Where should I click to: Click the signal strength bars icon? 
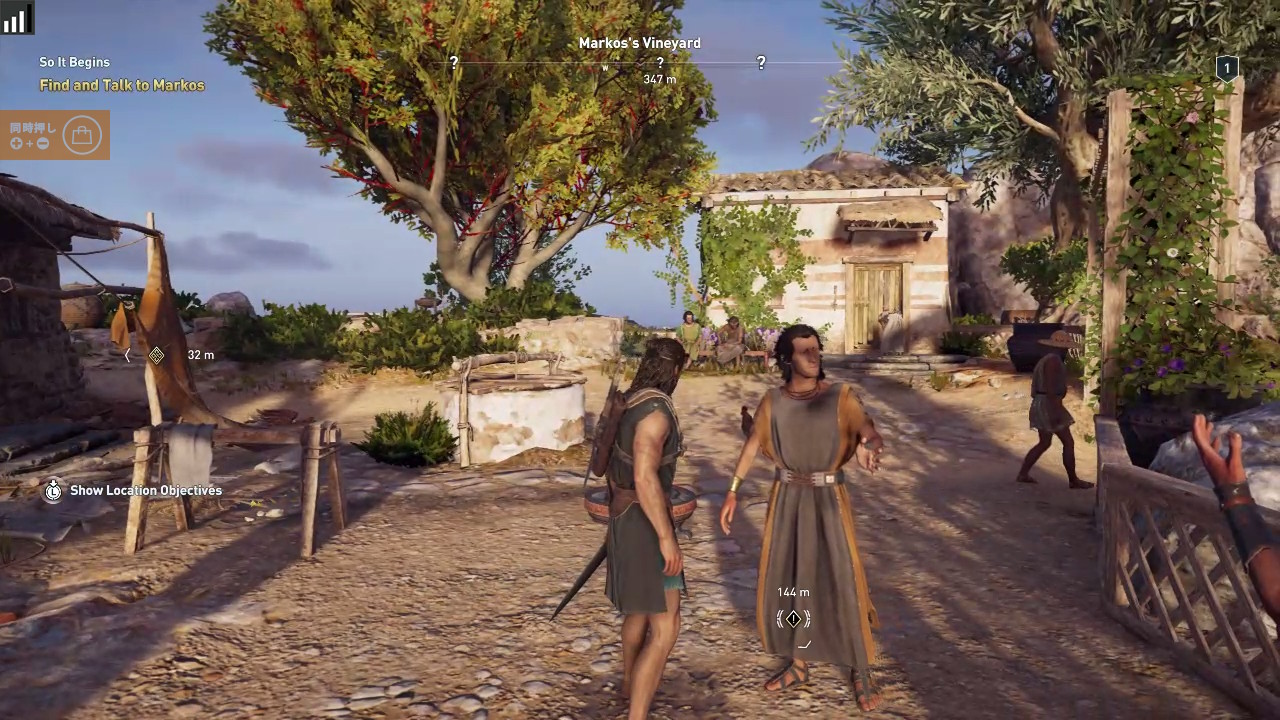pos(16,18)
